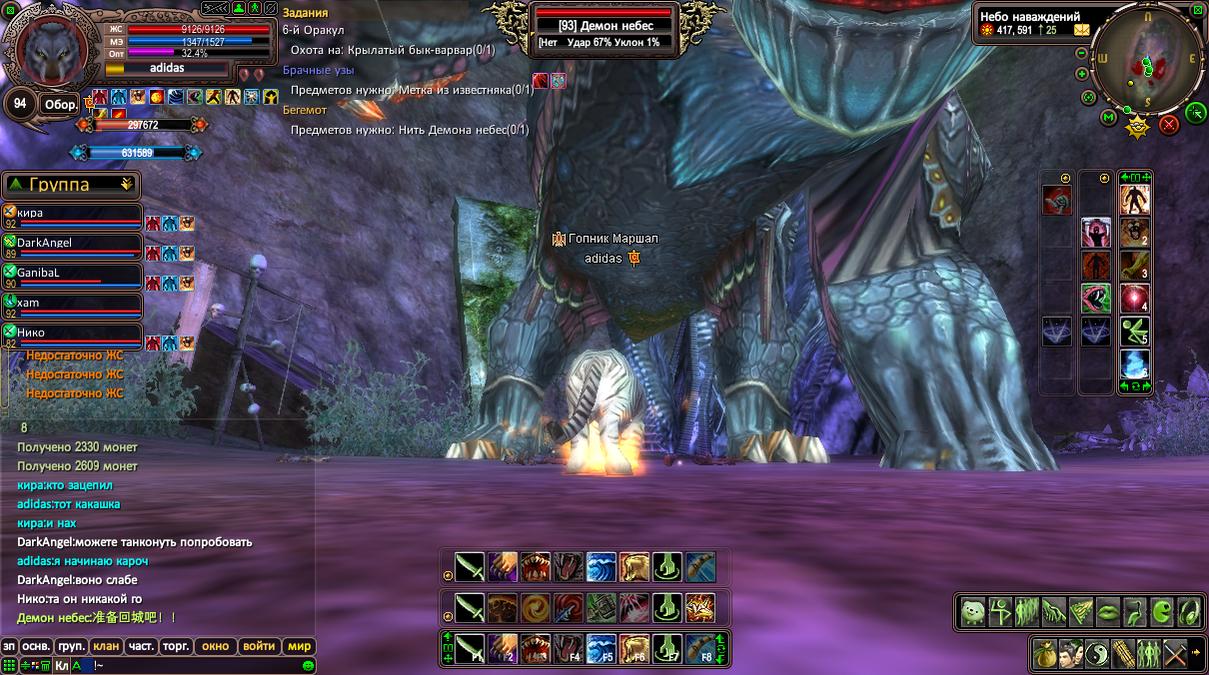
Task: Select the мир chat tab
Action: pyautogui.click(x=300, y=646)
